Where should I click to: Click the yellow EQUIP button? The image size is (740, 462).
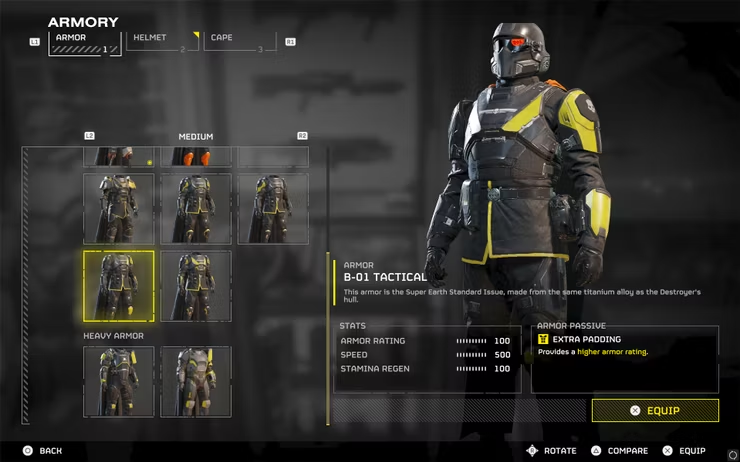pos(655,410)
